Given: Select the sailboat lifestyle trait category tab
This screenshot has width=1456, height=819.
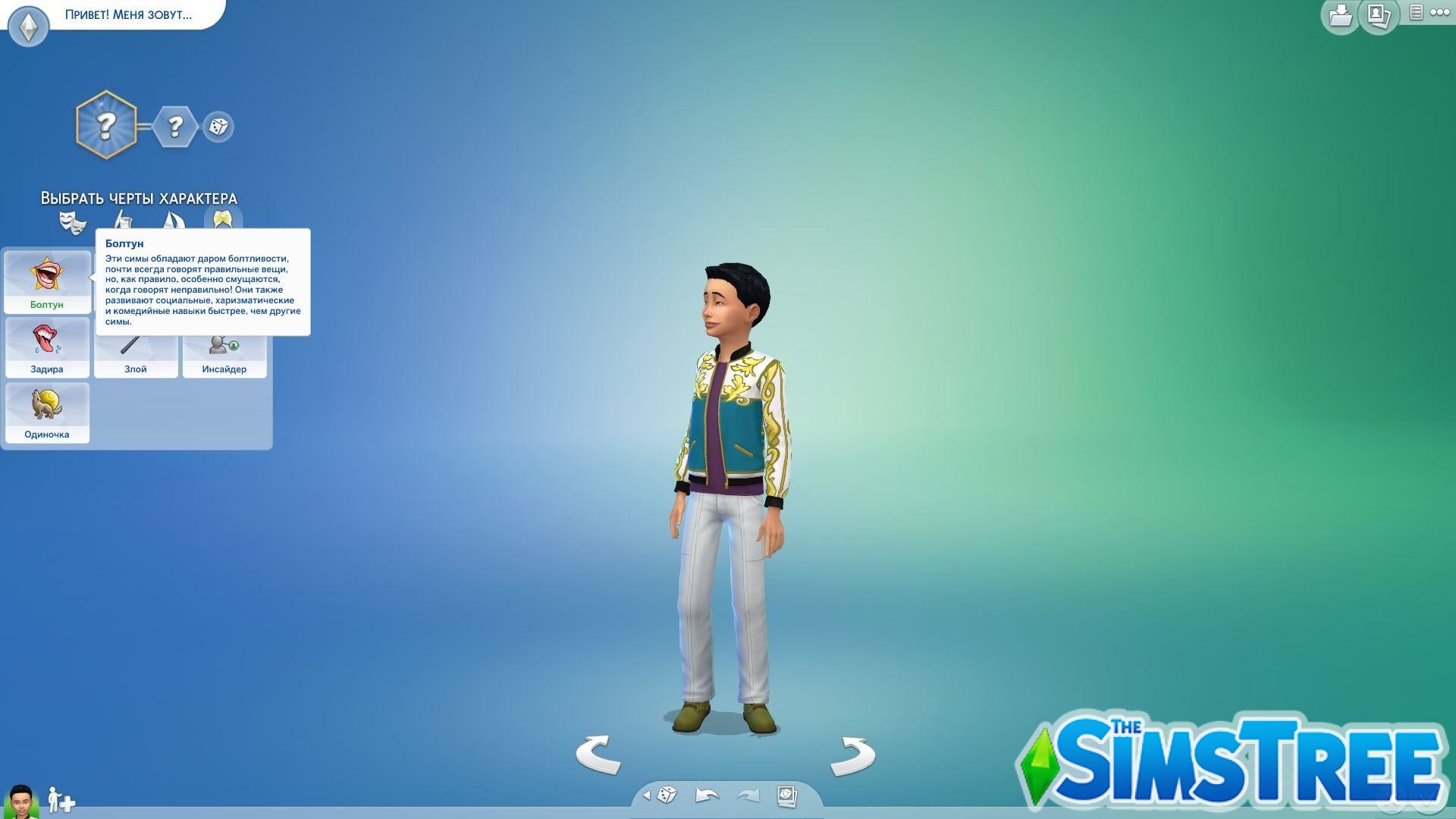Looking at the screenshot, I should click(x=173, y=221).
